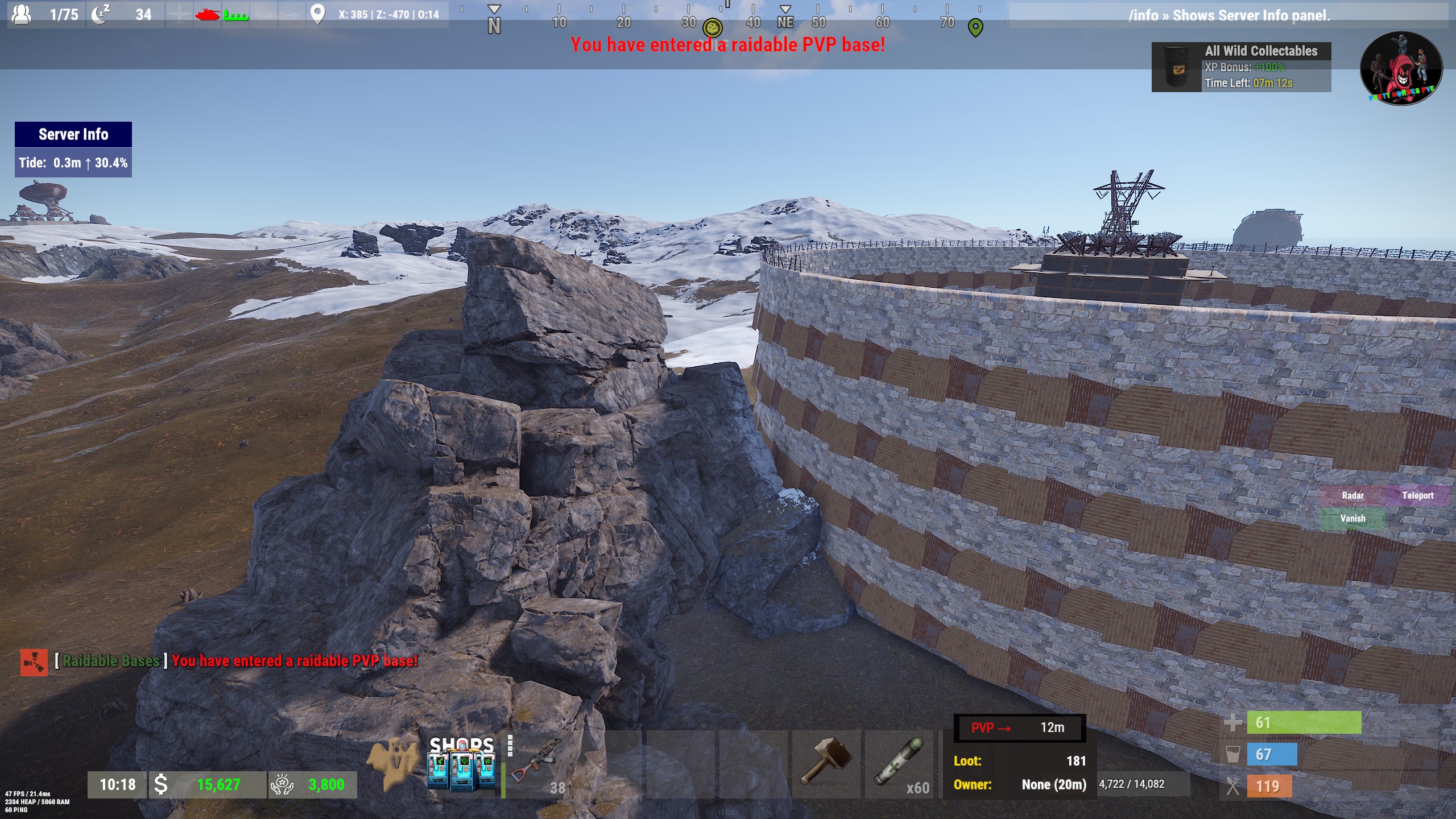This screenshot has height=819, width=1456.
Task: Choose the rocket stack hotbar slot
Action: tap(899, 765)
